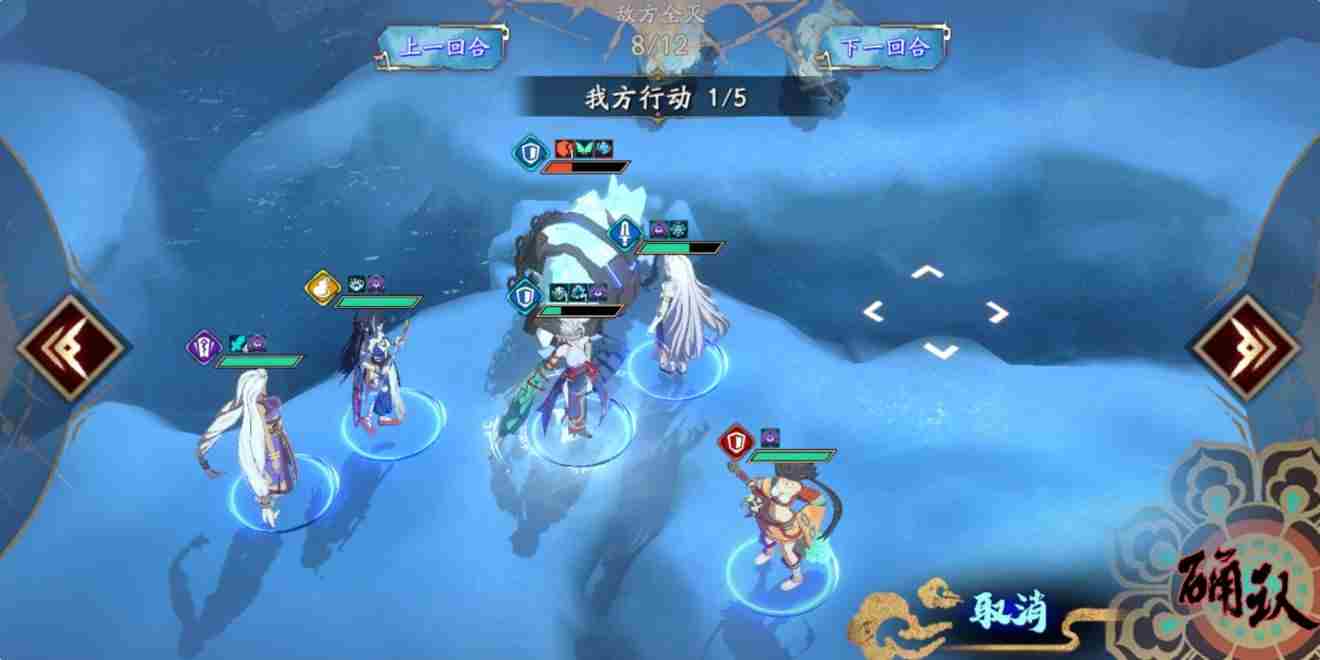This screenshot has width=1320, height=660.
Task: Click the left double-chevron diamond button
Action: click(x=71, y=347)
